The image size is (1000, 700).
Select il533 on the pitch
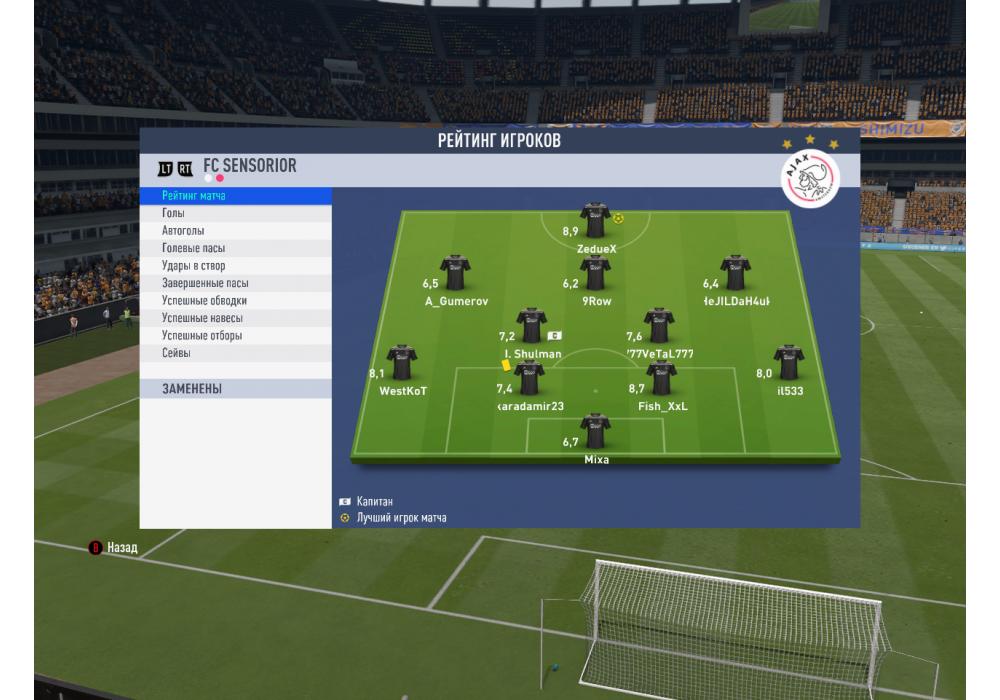point(789,362)
